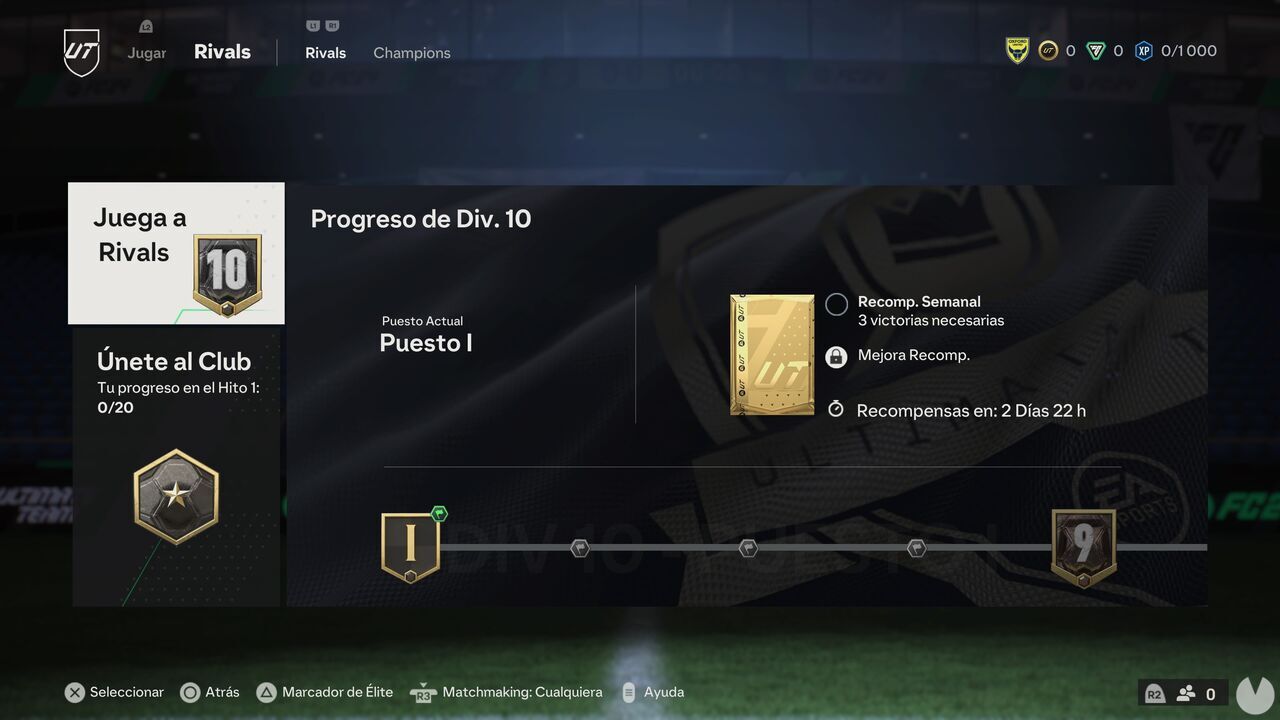Screen dimensions: 1280x720
Task: Click the Atrás button
Action: click(210, 691)
